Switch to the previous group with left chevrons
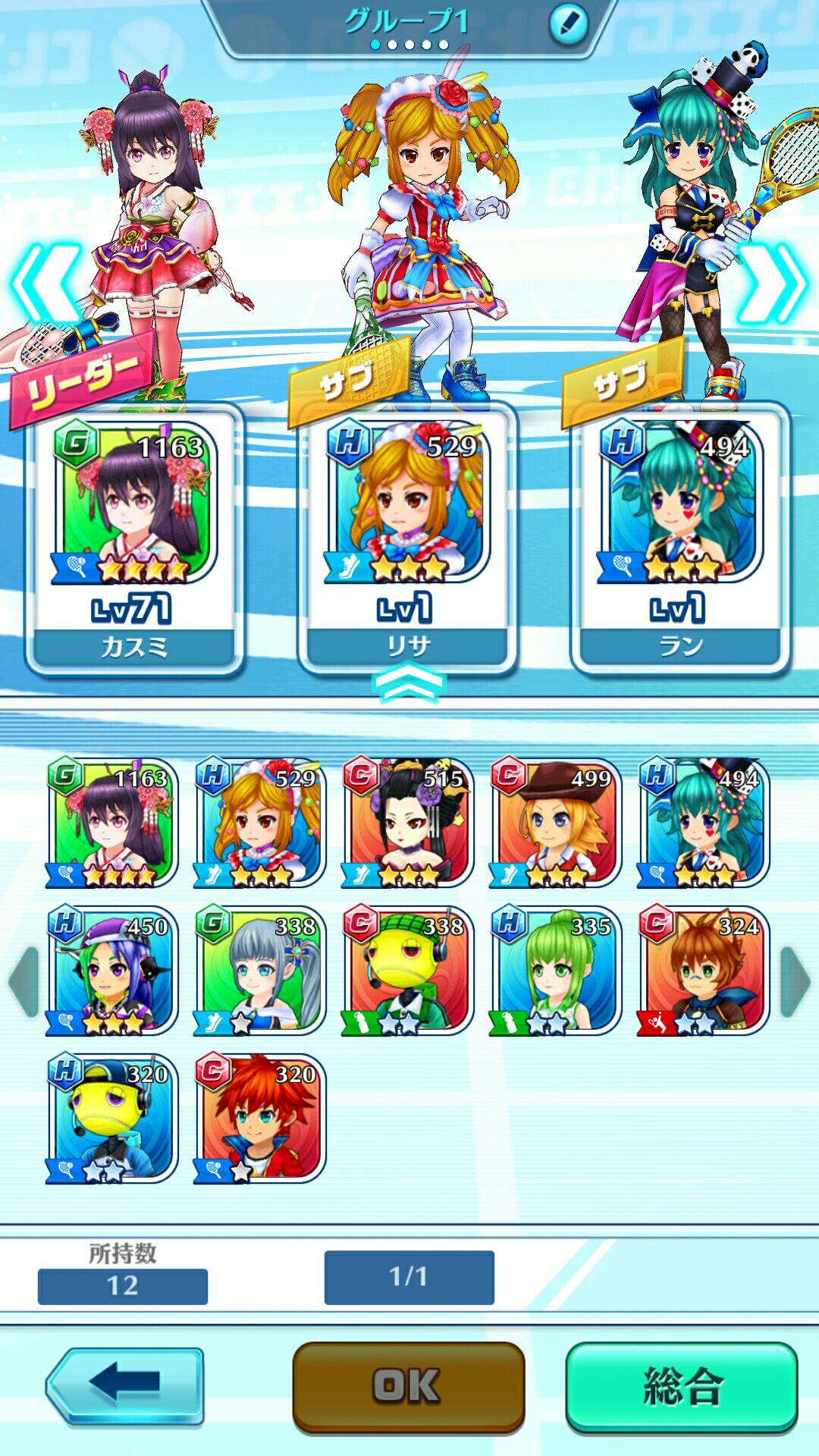Viewport: 819px width, 1456px height. [44, 282]
